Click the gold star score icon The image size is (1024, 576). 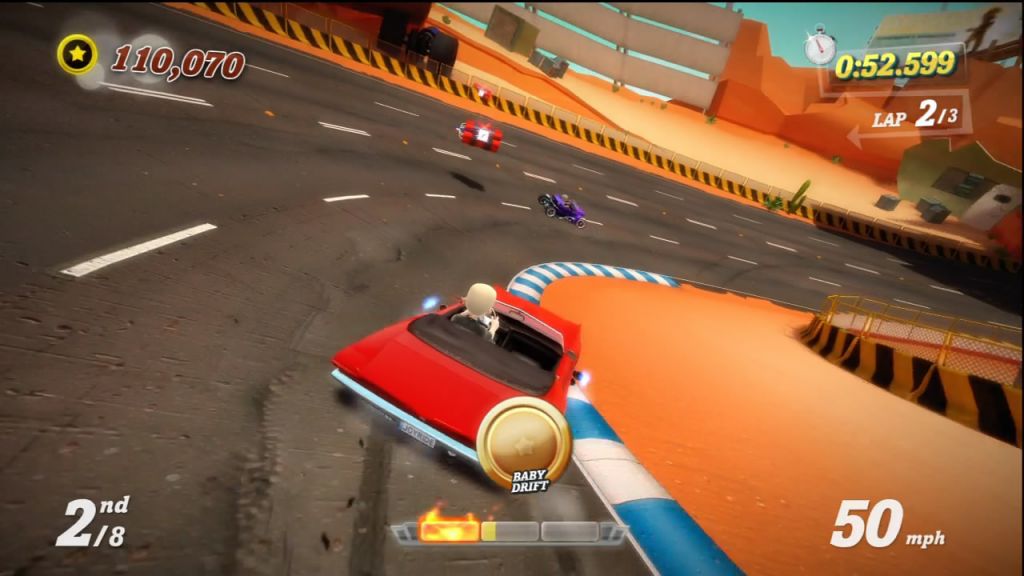pos(77,54)
